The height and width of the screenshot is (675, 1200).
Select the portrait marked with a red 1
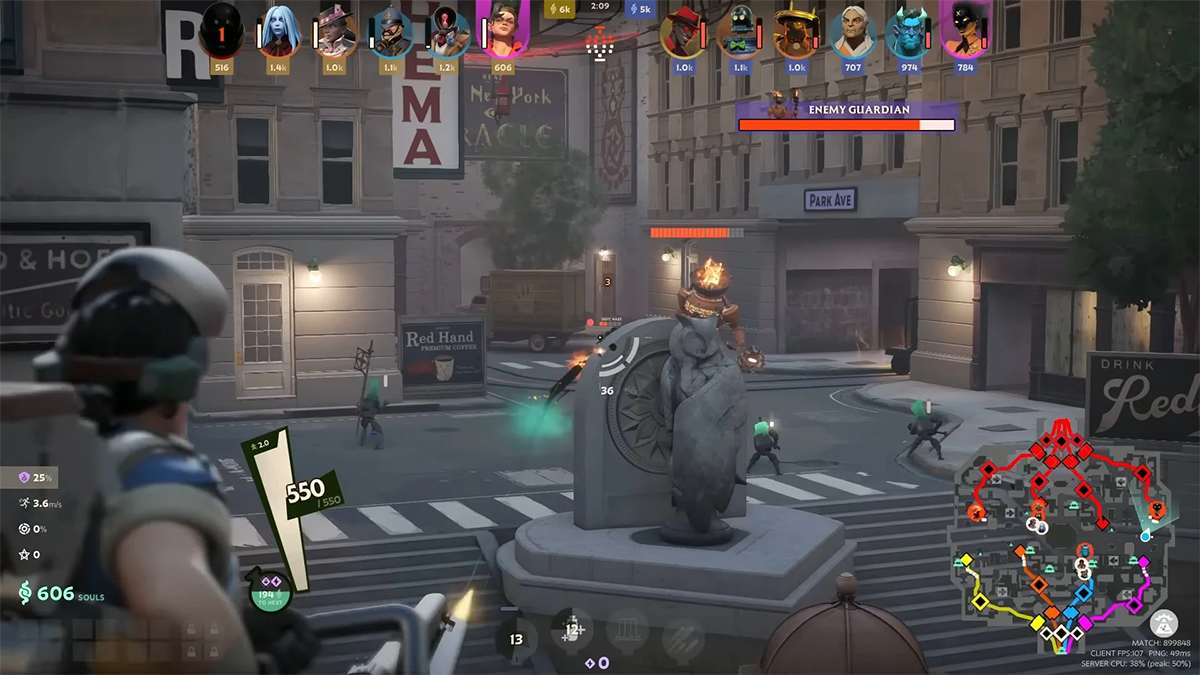click(x=222, y=32)
